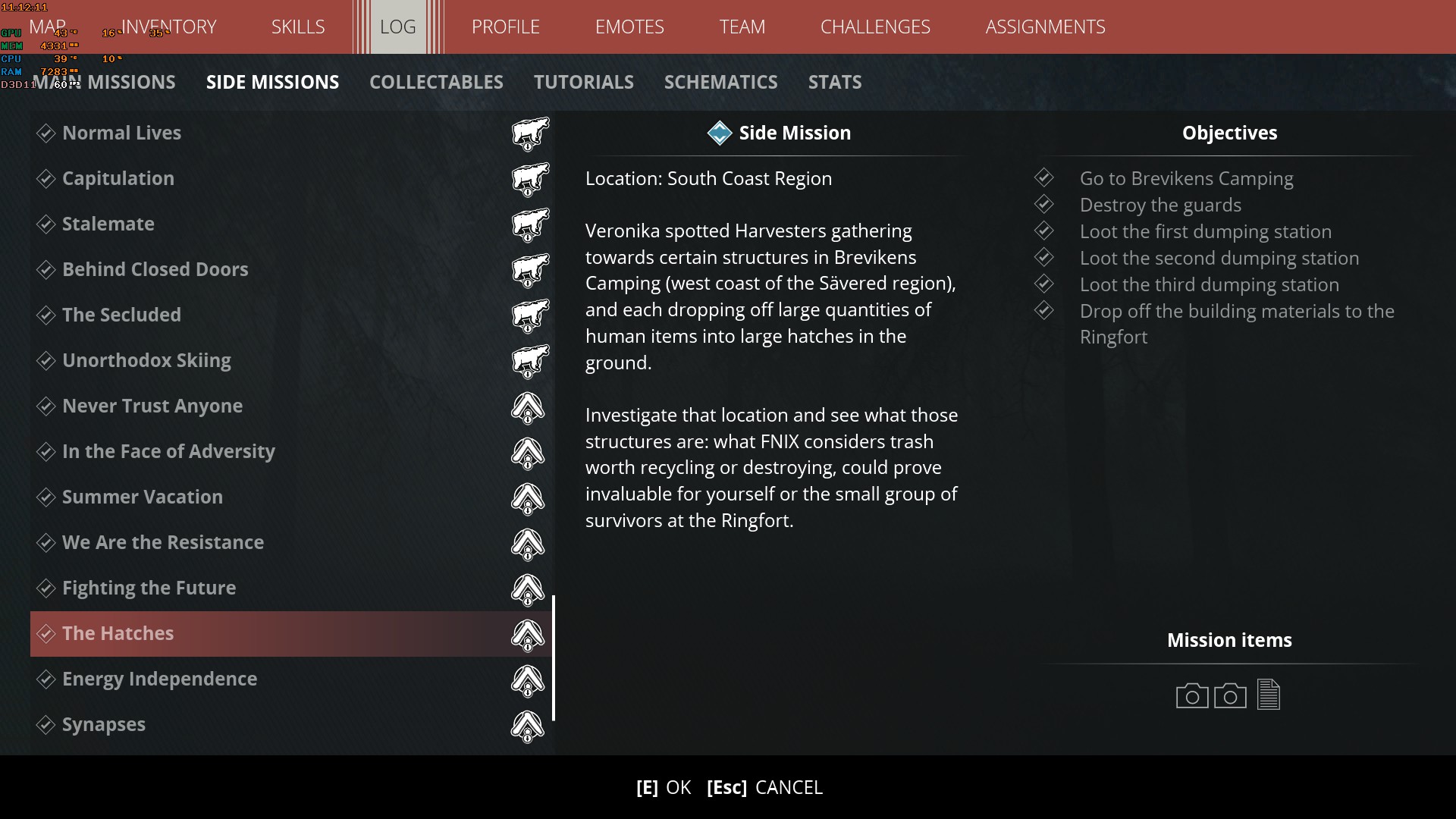Toggle the completion checkmark beside The Hatches
The height and width of the screenshot is (819, 1456).
pos(46,633)
